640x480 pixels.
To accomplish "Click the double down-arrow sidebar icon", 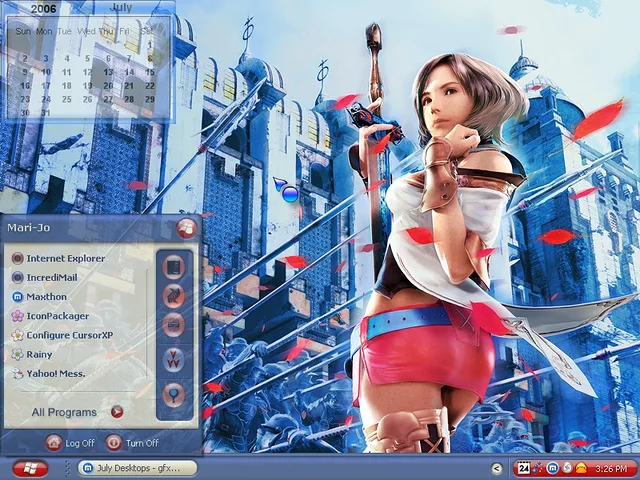I will (173, 360).
